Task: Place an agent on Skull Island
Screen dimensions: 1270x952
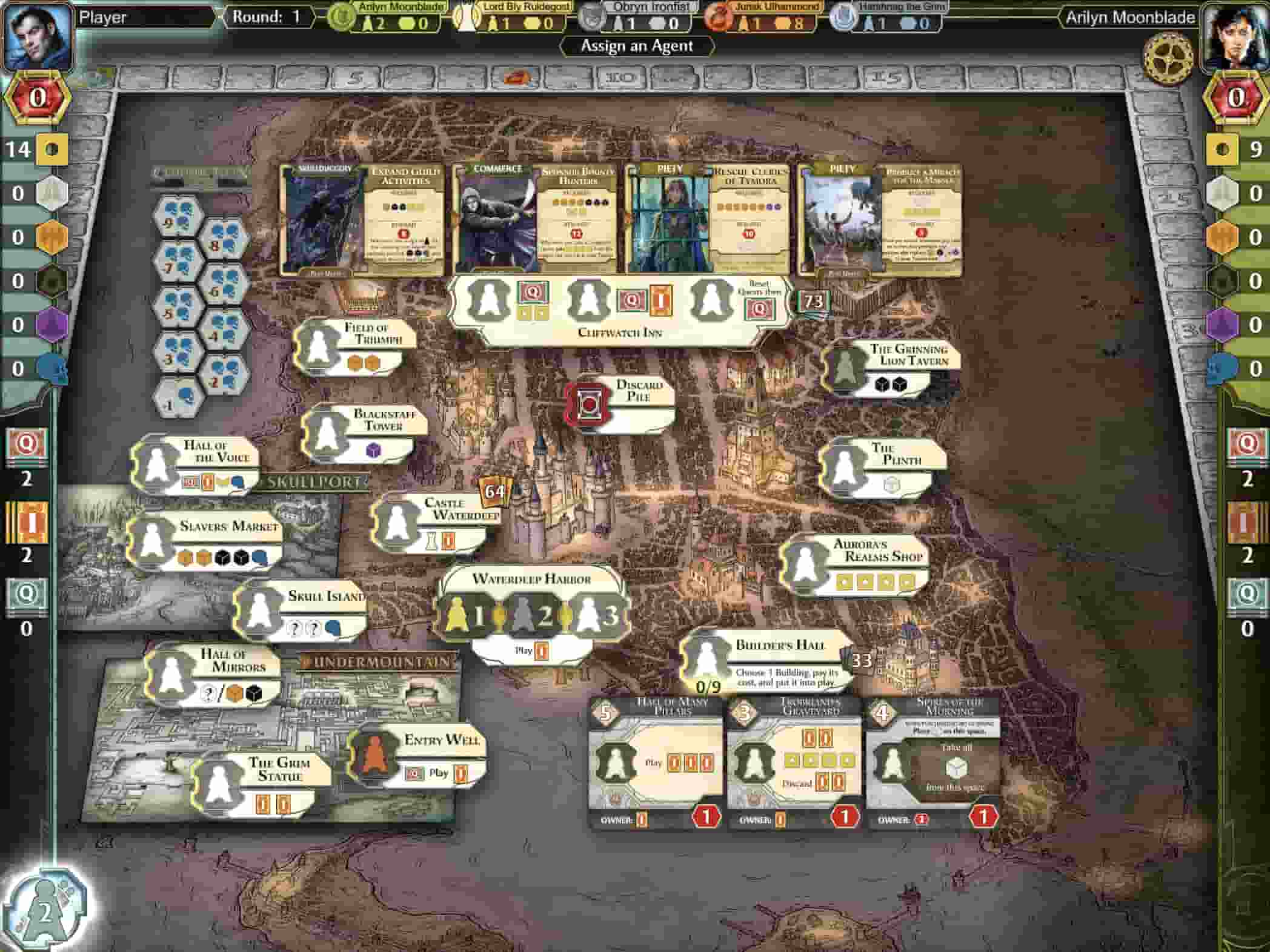Action: pos(259,609)
